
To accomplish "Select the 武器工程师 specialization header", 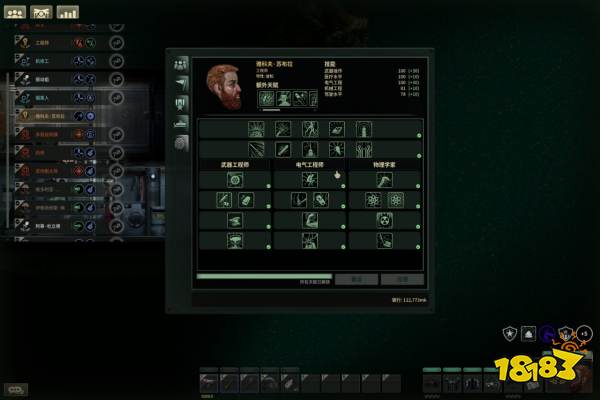I will pyautogui.click(x=235, y=163).
